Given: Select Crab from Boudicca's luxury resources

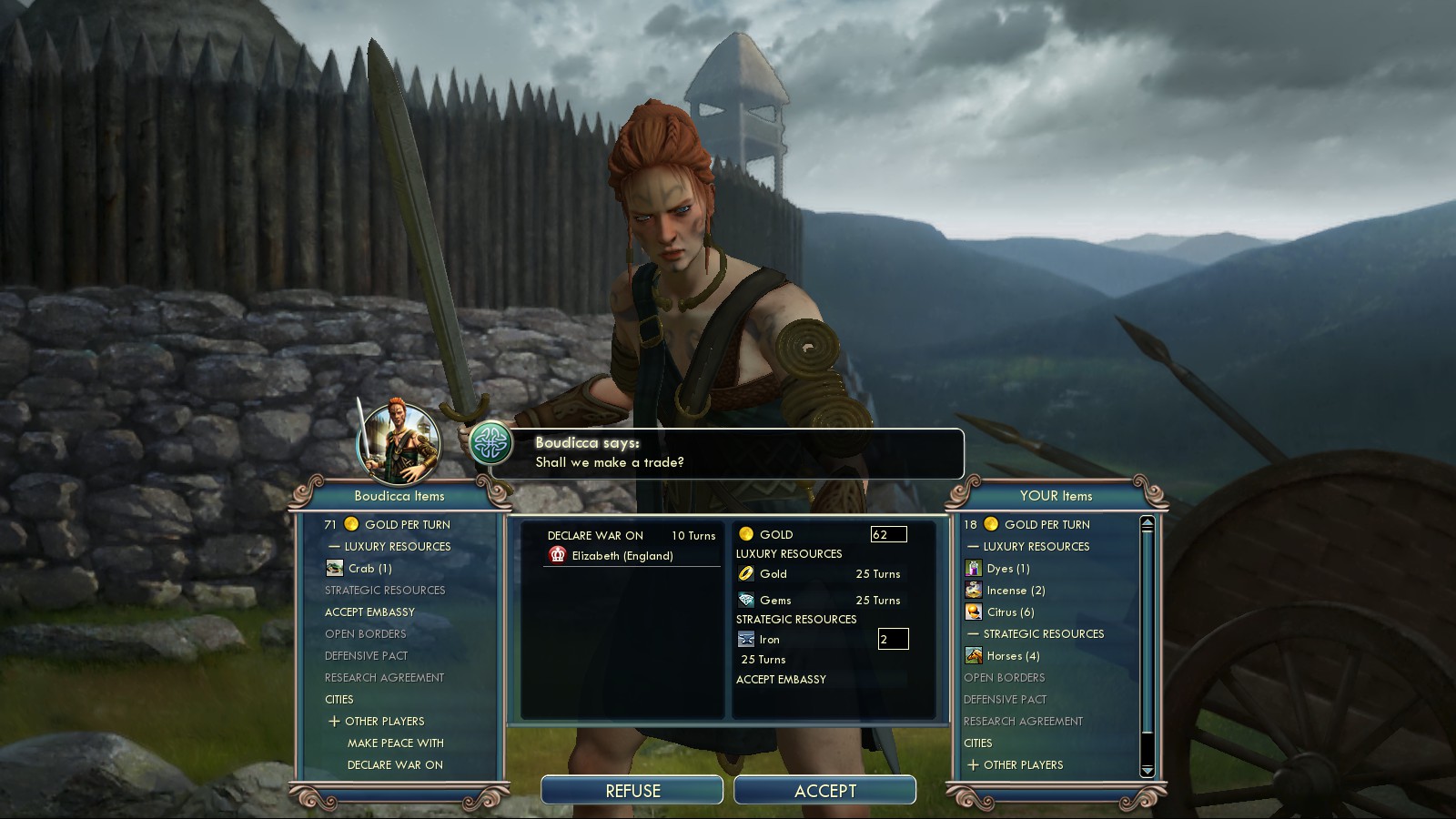Looking at the screenshot, I should pos(369,569).
